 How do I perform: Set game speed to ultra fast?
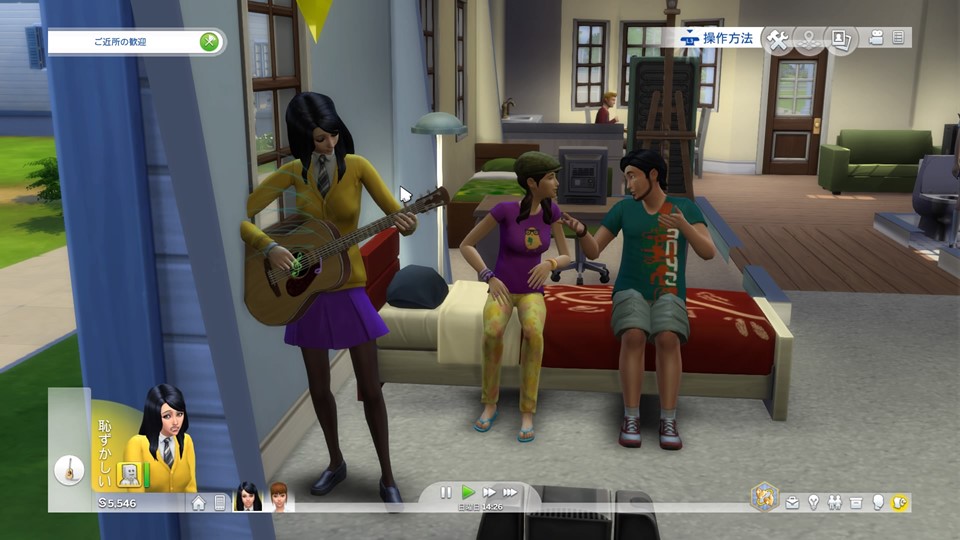click(510, 492)
